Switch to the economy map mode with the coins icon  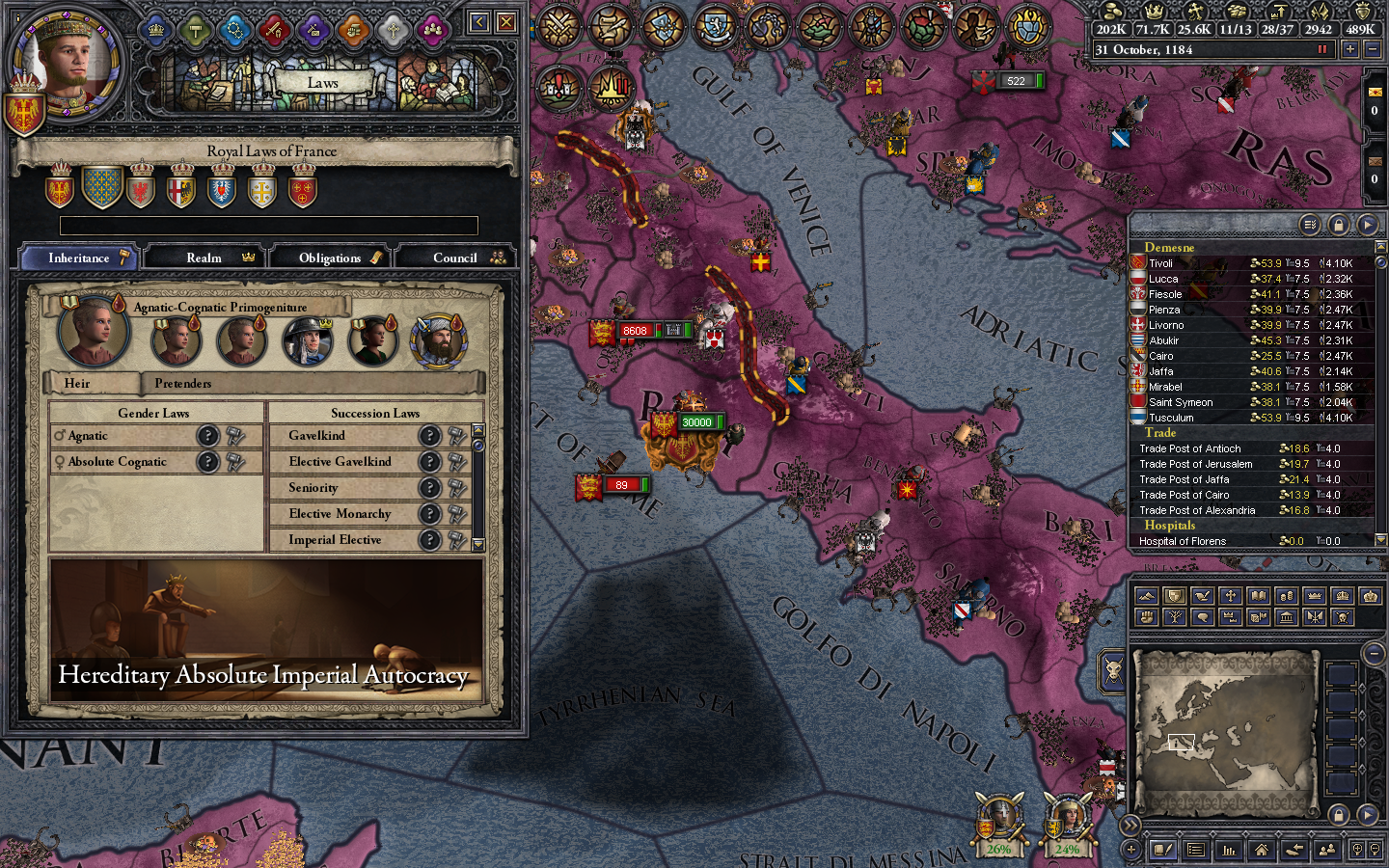coord(1288,595)
